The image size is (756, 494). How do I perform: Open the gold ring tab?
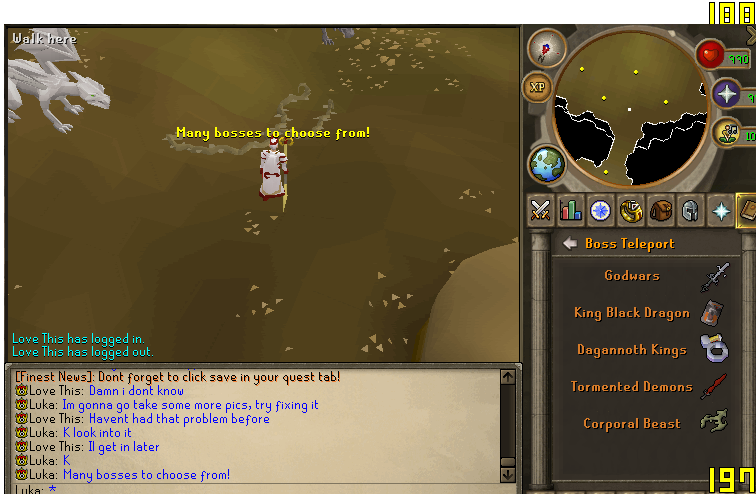pos(630,210)
